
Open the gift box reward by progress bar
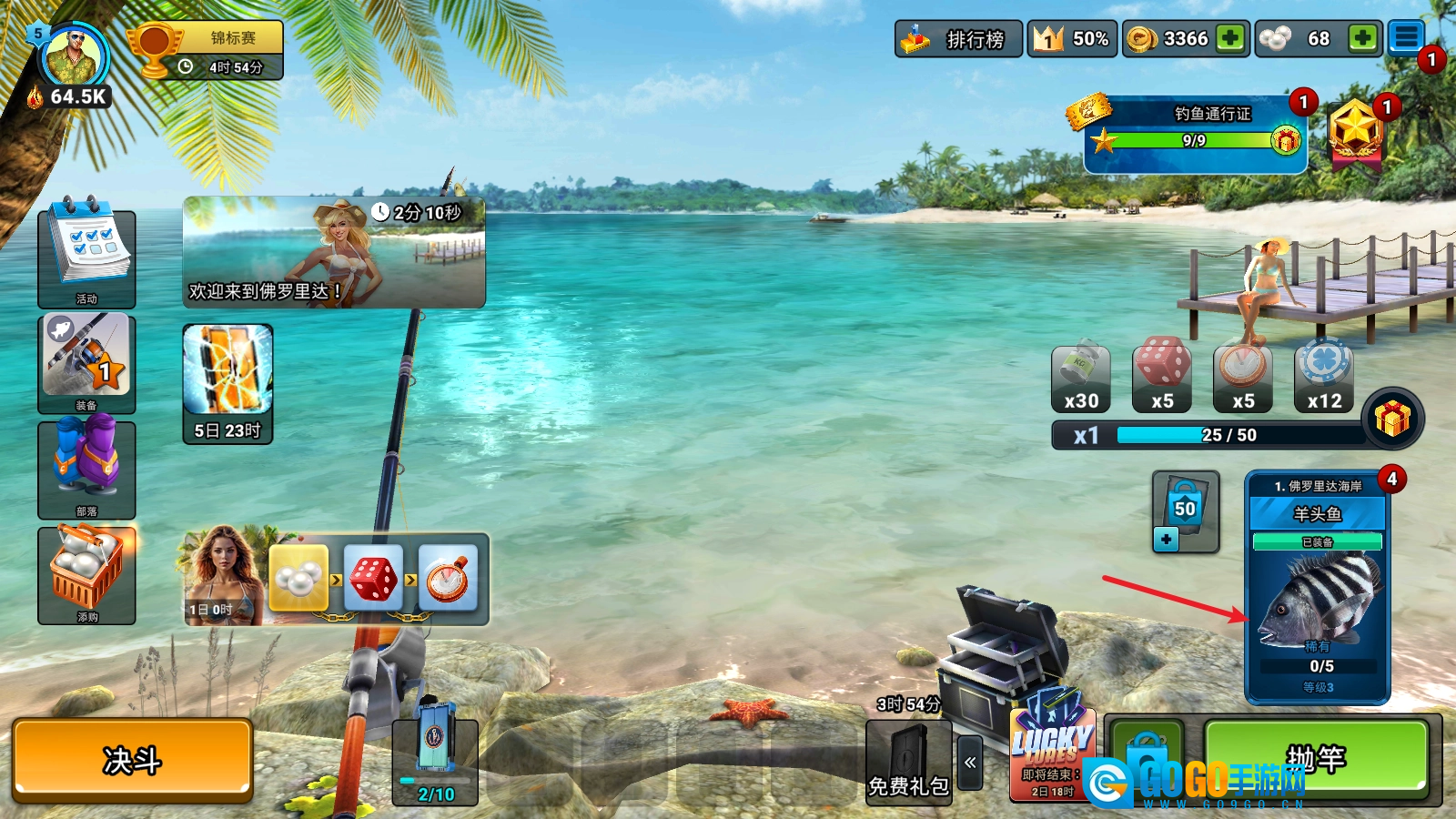(x=1392, y=419)
